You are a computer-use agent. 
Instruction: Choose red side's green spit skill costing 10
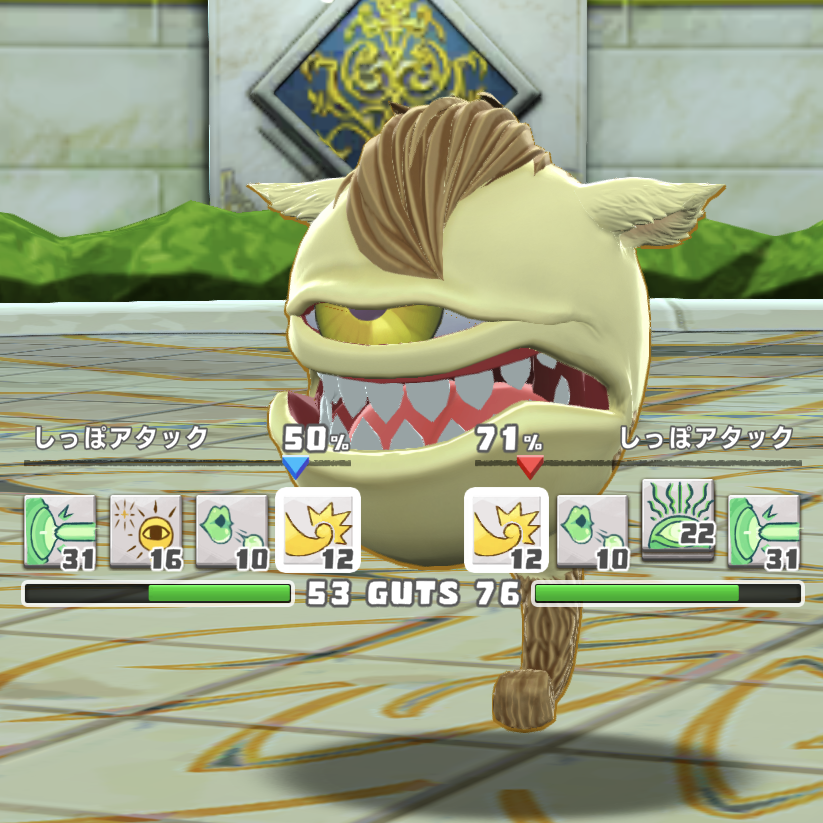[592, 531]
